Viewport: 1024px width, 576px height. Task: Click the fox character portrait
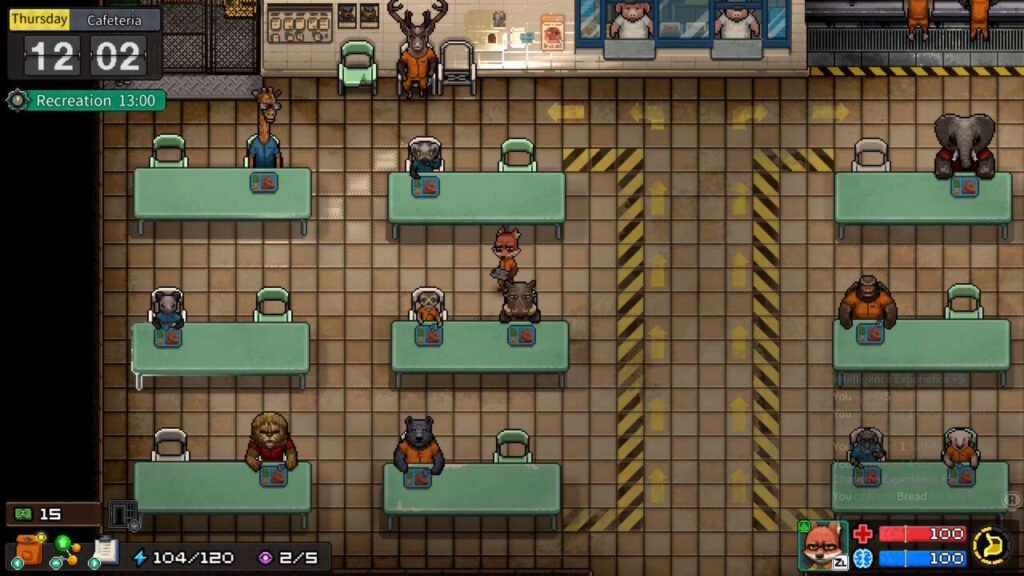point(822,545)
